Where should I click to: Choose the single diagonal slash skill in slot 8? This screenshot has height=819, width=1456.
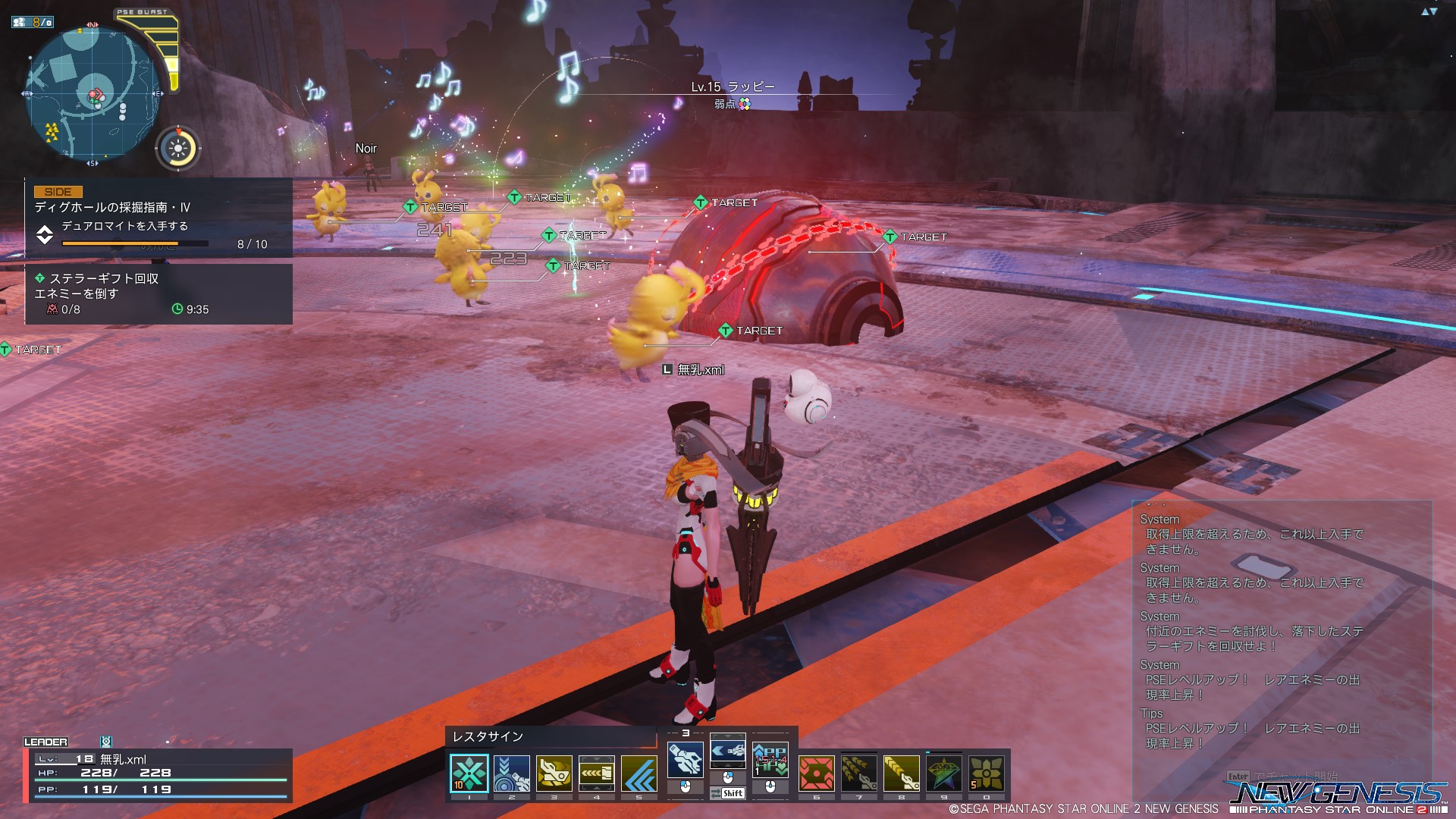[902, 773]
